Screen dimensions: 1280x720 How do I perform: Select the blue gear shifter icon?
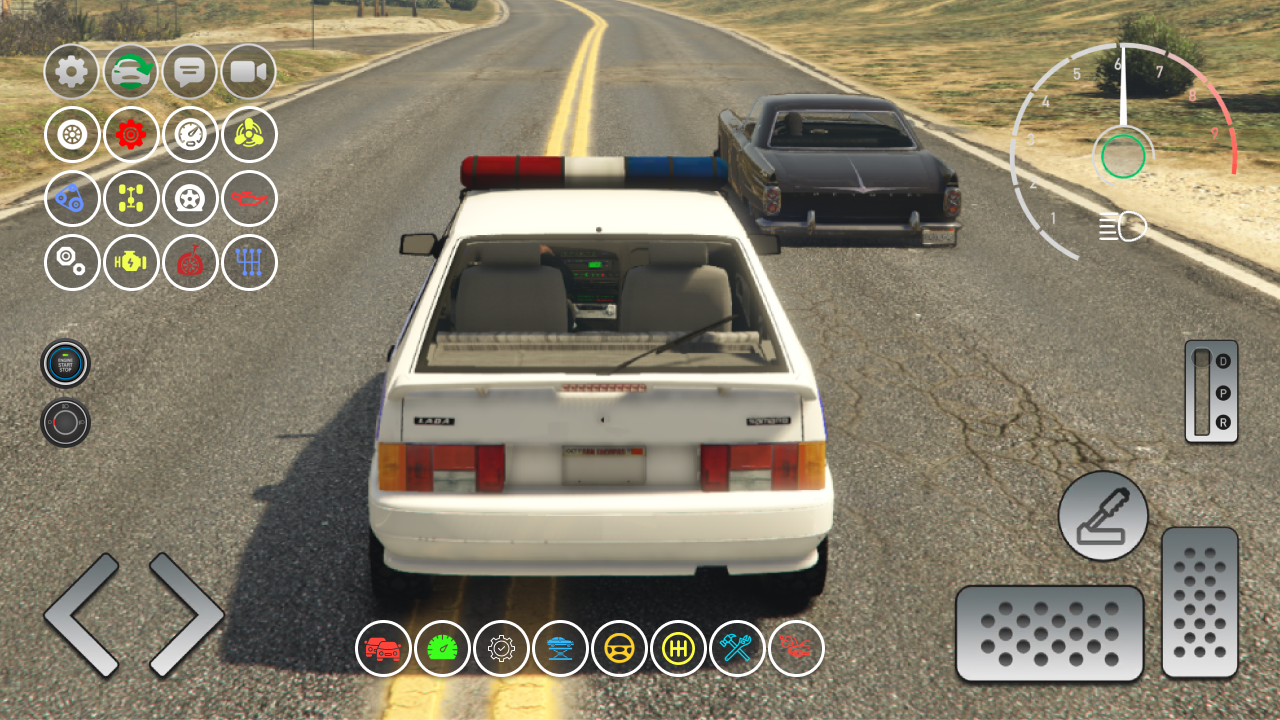tap(250, 263)
